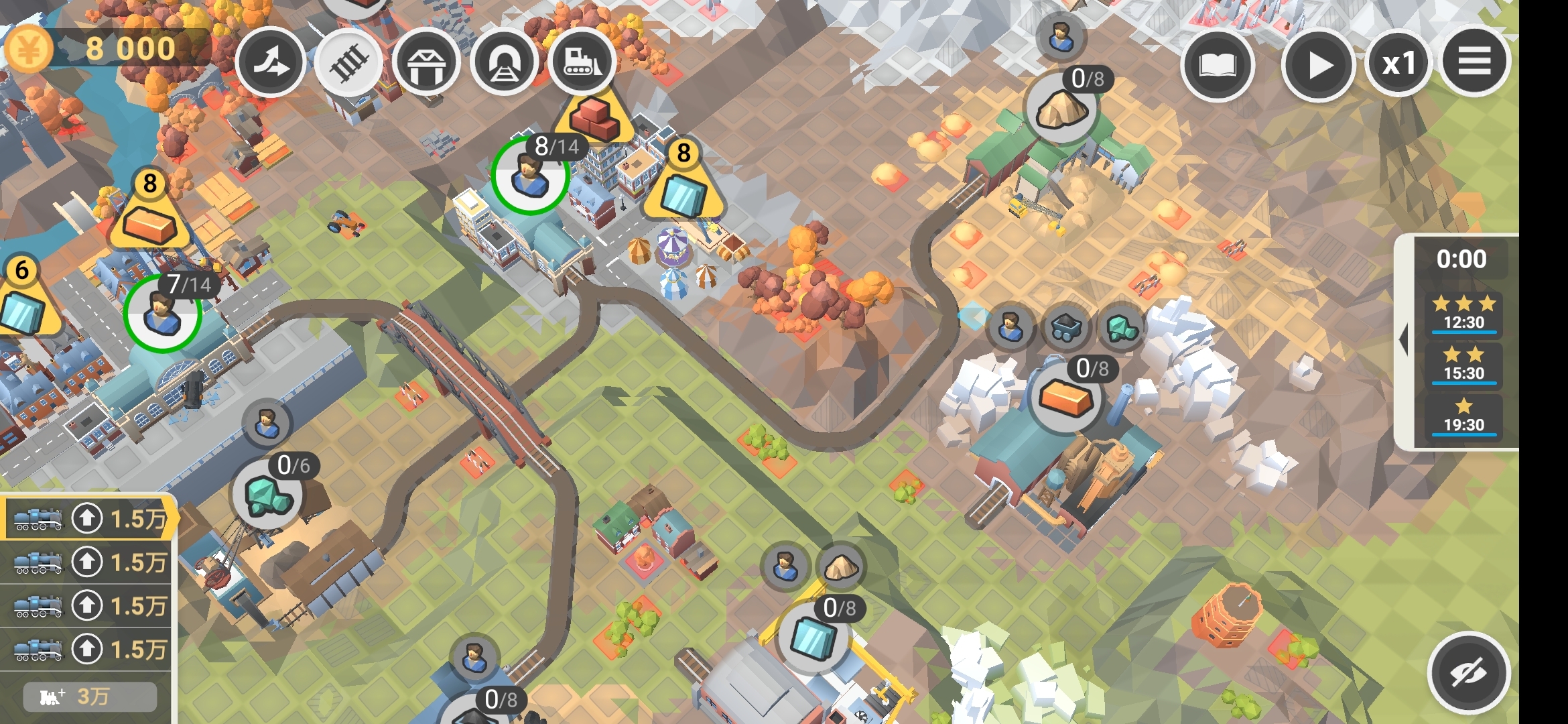
Task: Toggle the eye visibility button
Action: coord(1468,672)
